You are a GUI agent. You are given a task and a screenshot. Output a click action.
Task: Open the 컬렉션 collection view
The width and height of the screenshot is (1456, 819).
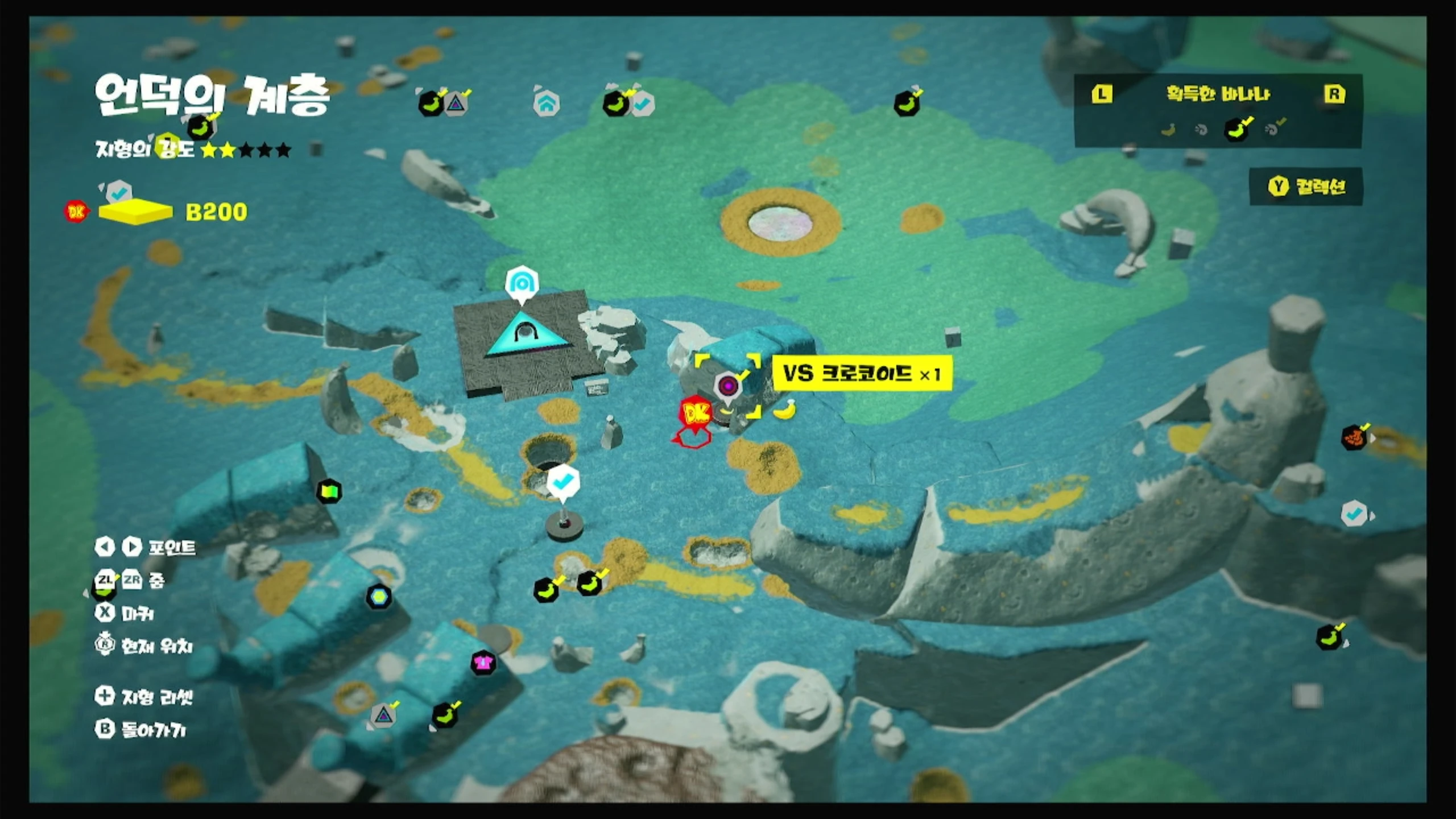[1306, 187]
